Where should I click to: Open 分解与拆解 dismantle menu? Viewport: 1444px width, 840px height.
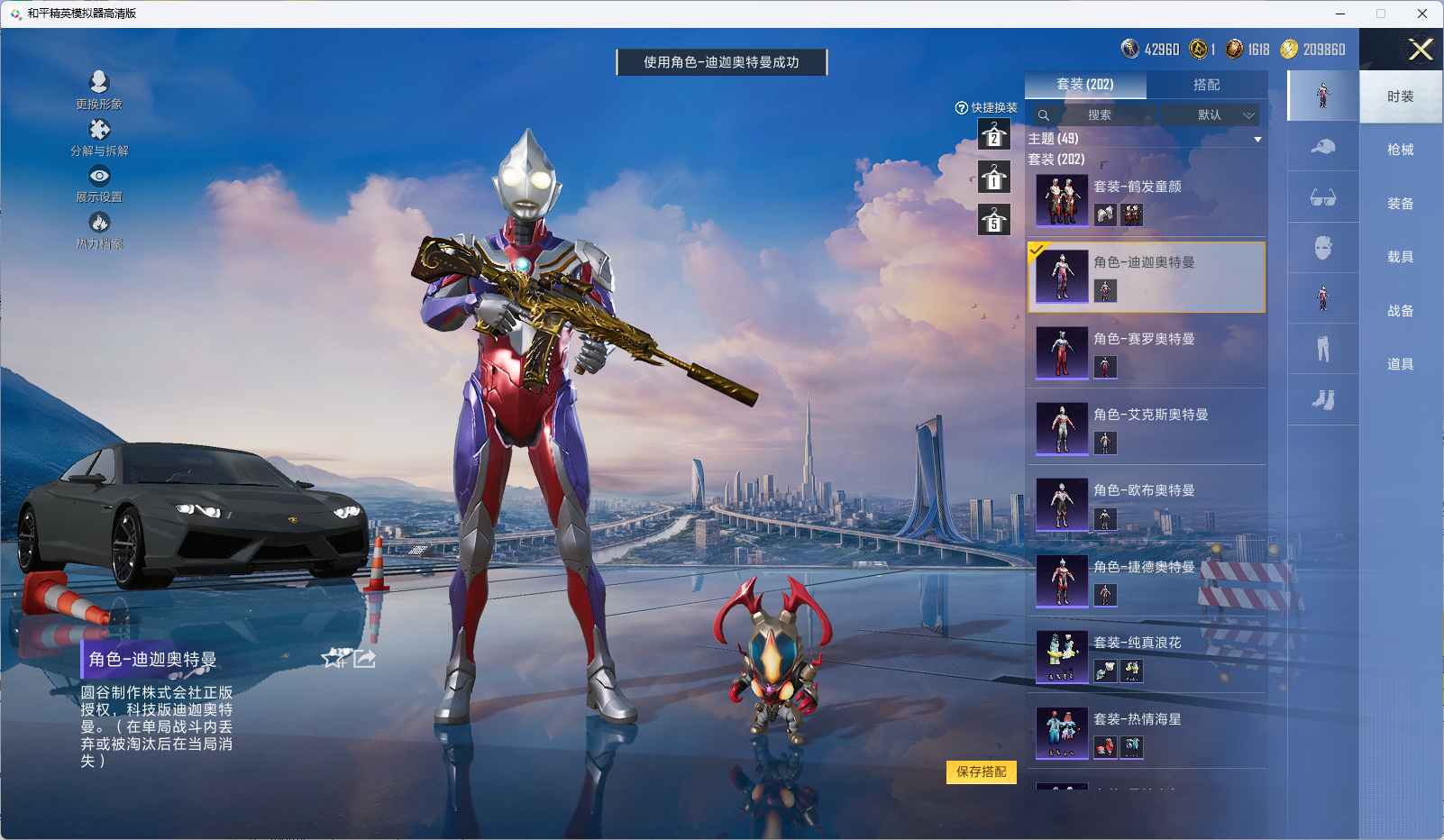click(99, 136)
